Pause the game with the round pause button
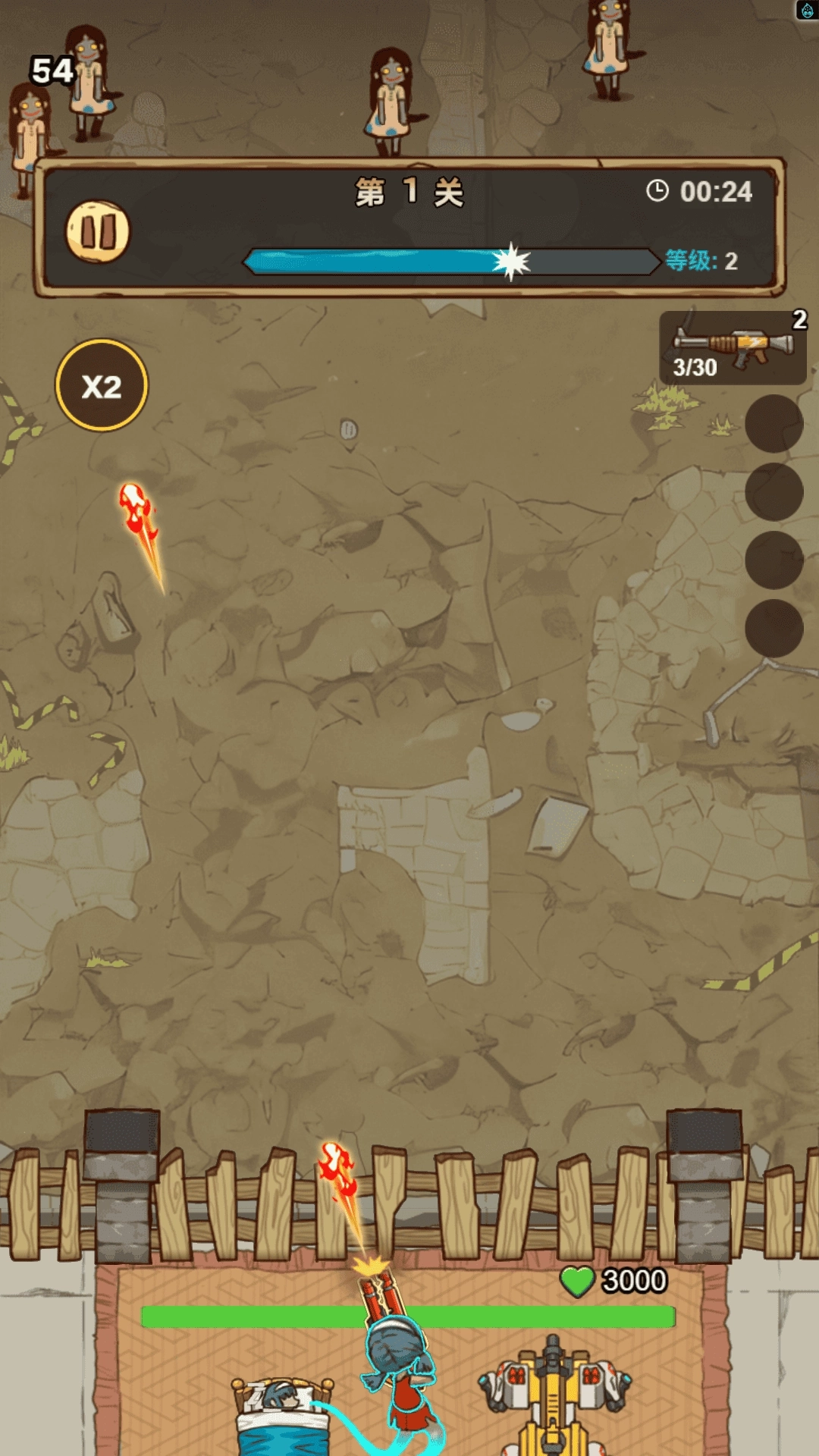The width and height of the screenshot is (819, 1456). 98,231
